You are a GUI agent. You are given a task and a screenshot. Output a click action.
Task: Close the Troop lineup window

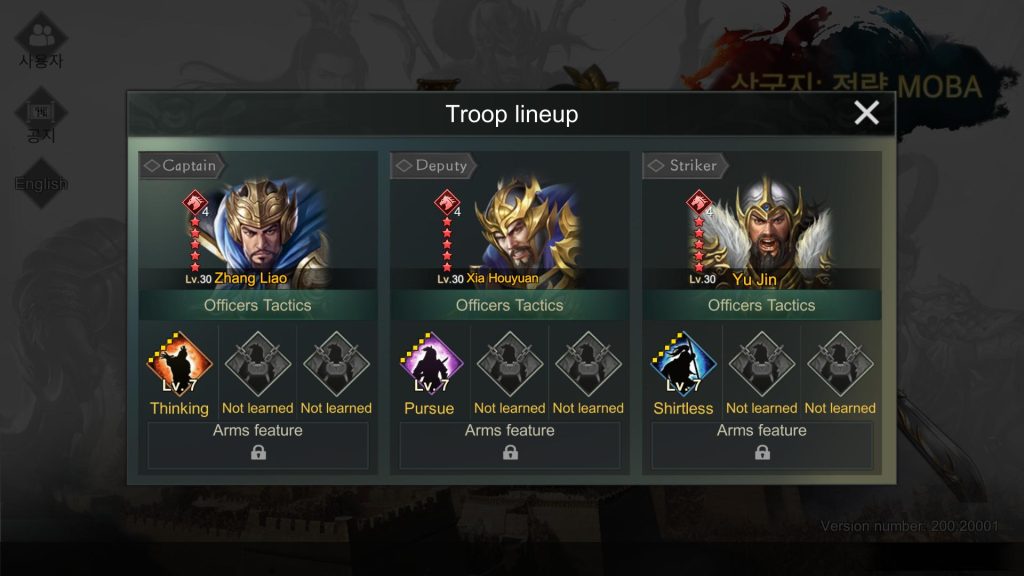click(866, 113)
